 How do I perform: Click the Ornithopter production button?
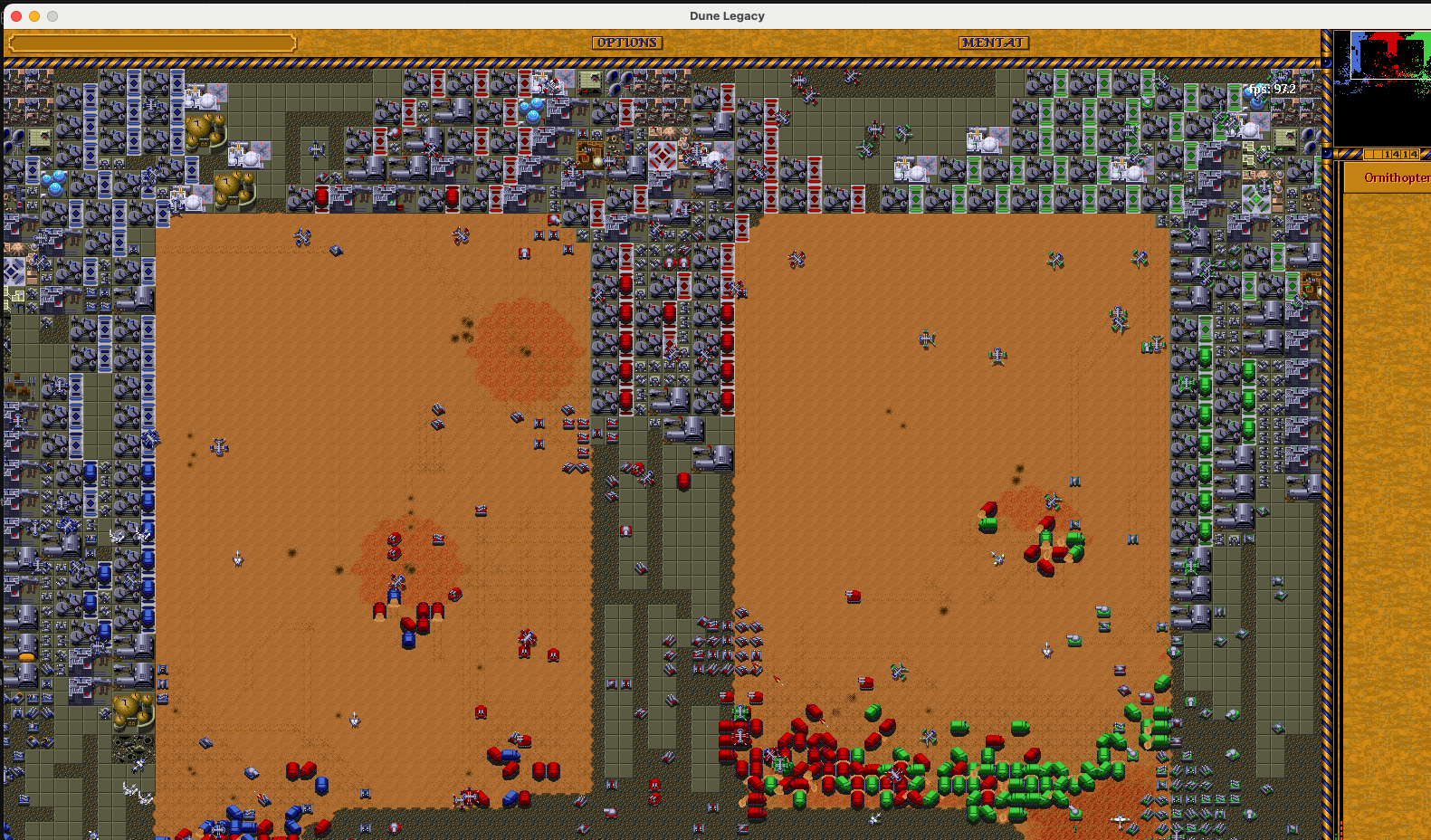(x=1394, y=178)
